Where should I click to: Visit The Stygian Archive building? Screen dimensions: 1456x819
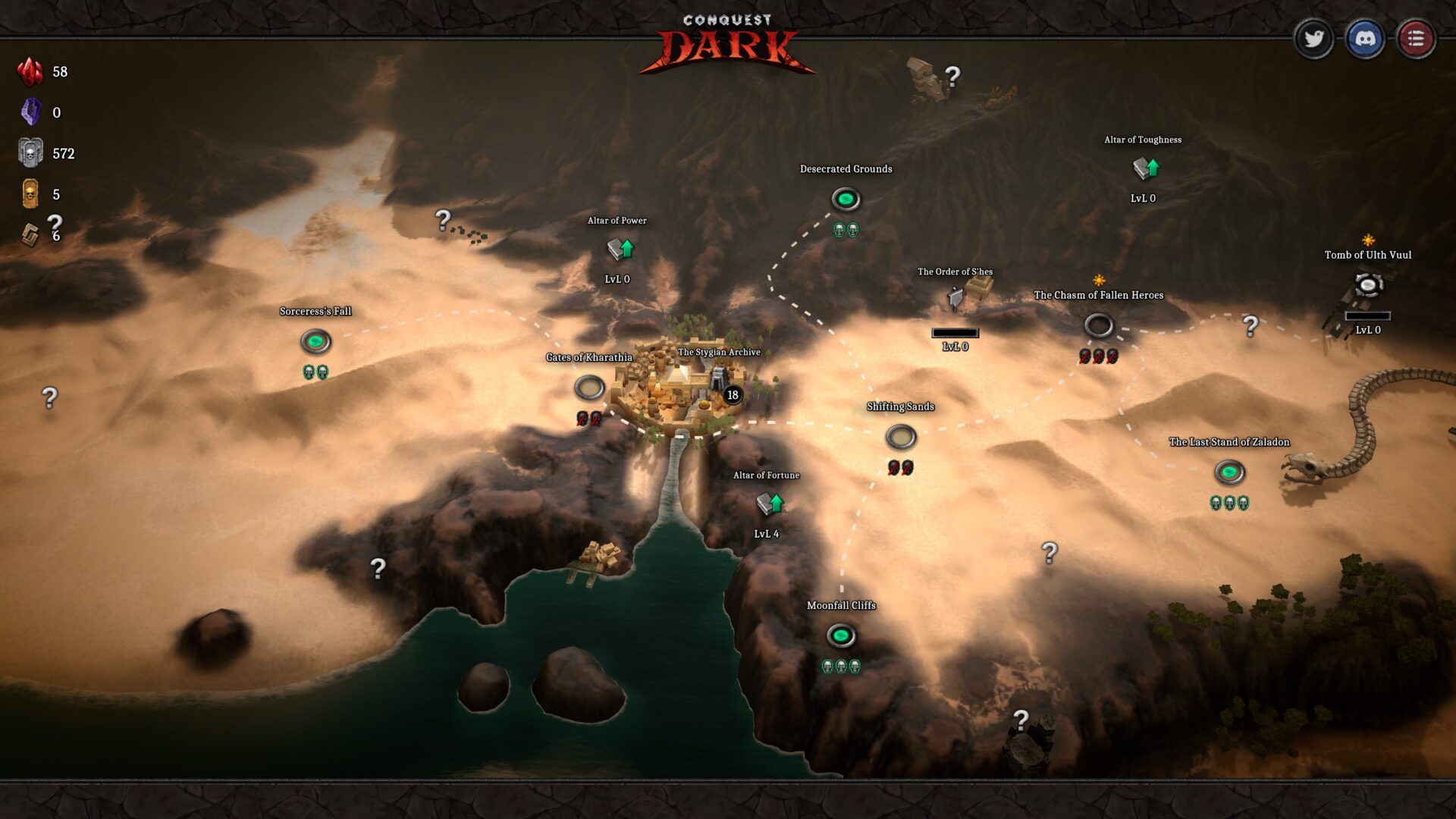coord(717,375)
